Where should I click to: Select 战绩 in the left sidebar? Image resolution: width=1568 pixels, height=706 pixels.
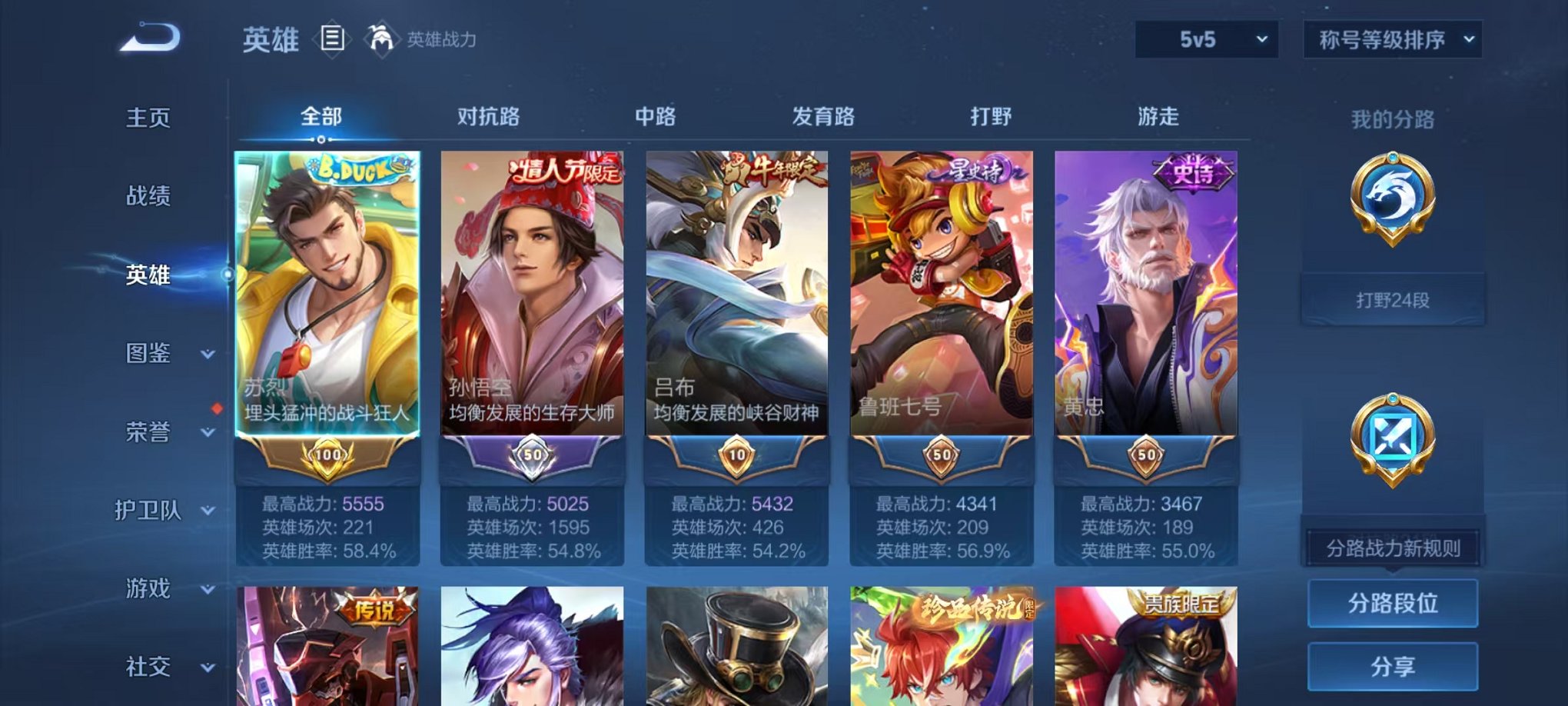click(146, 197)
